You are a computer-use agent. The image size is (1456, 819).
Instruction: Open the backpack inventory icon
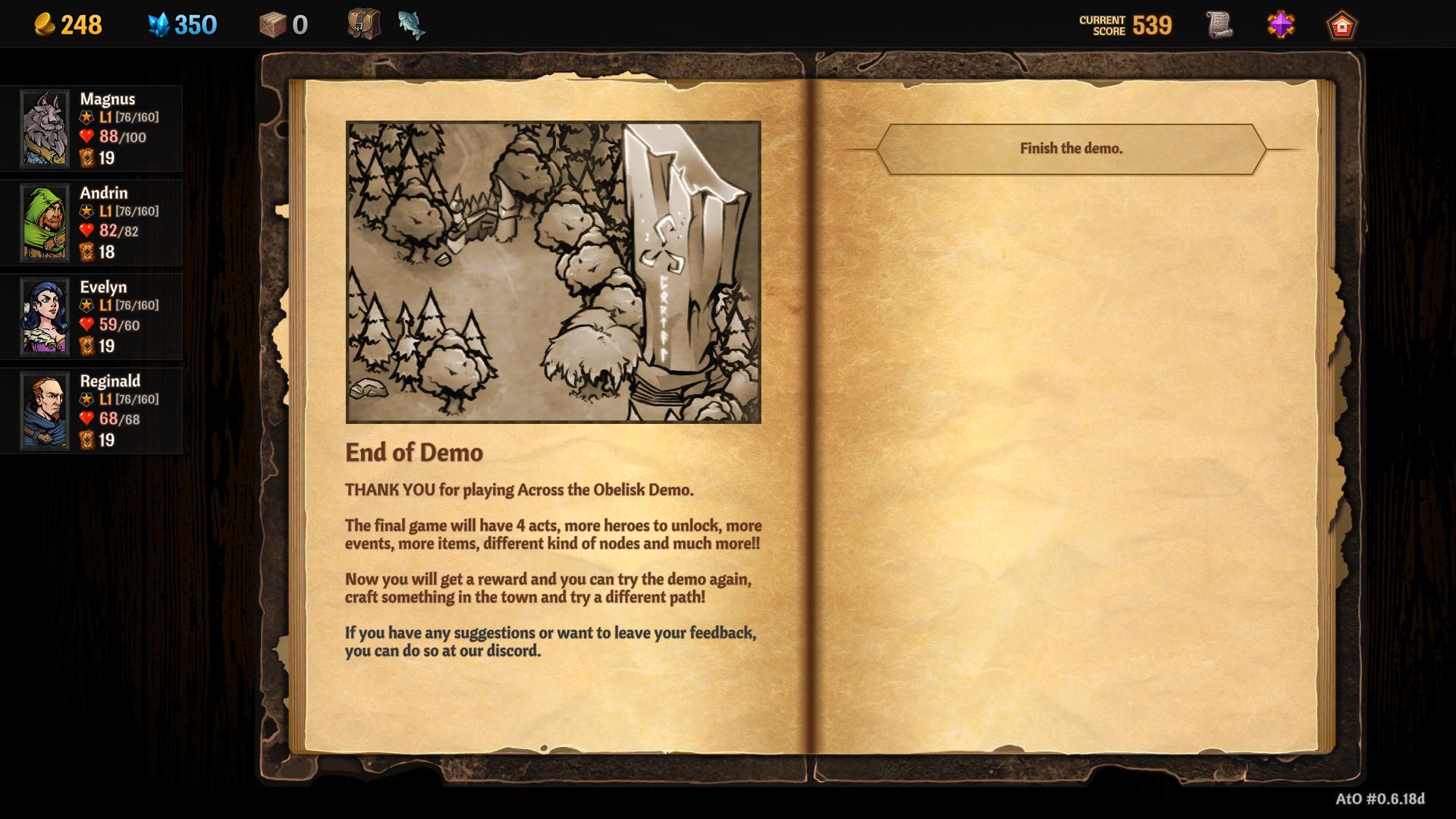tap(364, 24)
